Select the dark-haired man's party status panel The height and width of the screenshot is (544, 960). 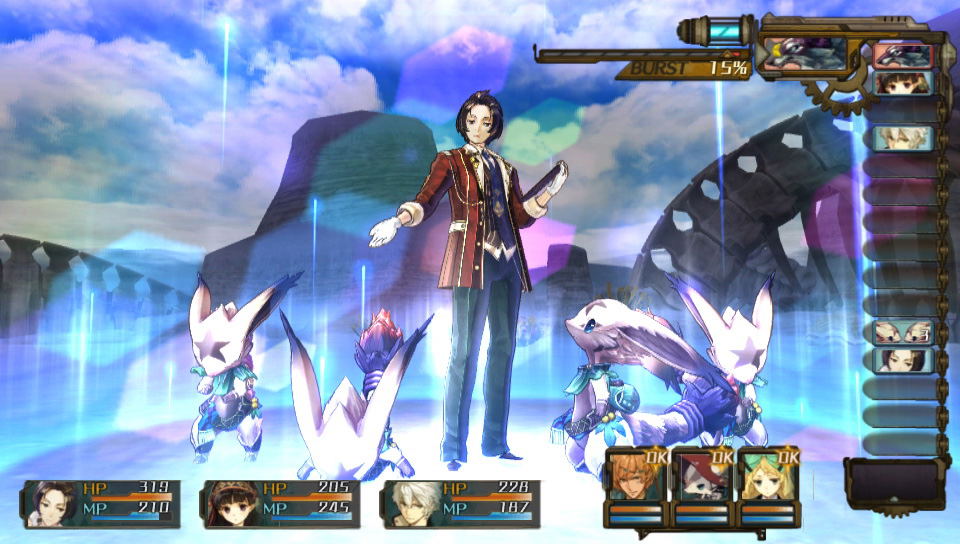click(100, 503)
